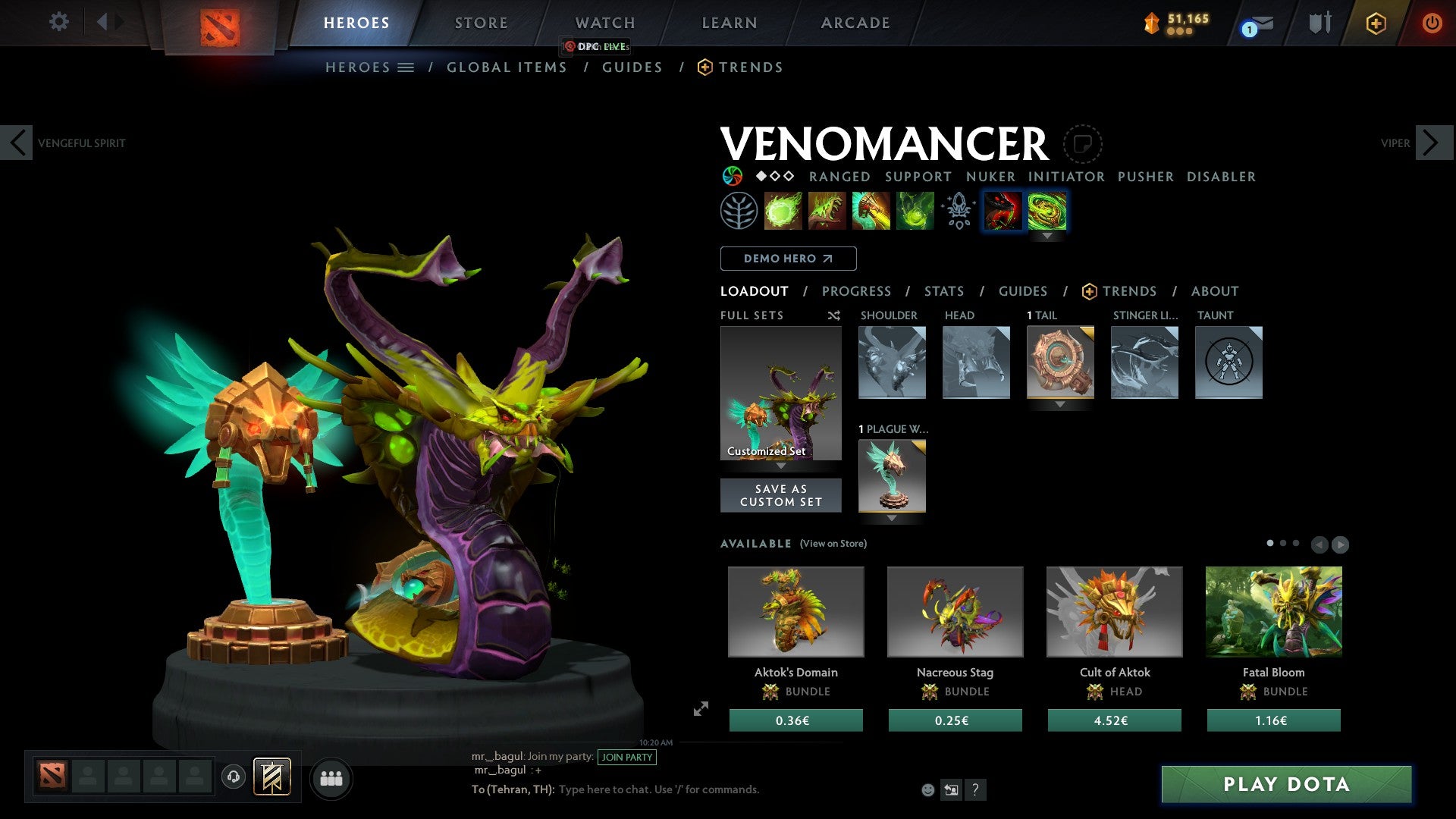Open the HEROES hamburger menu
1456x819 pixels.
click(406, 67)
